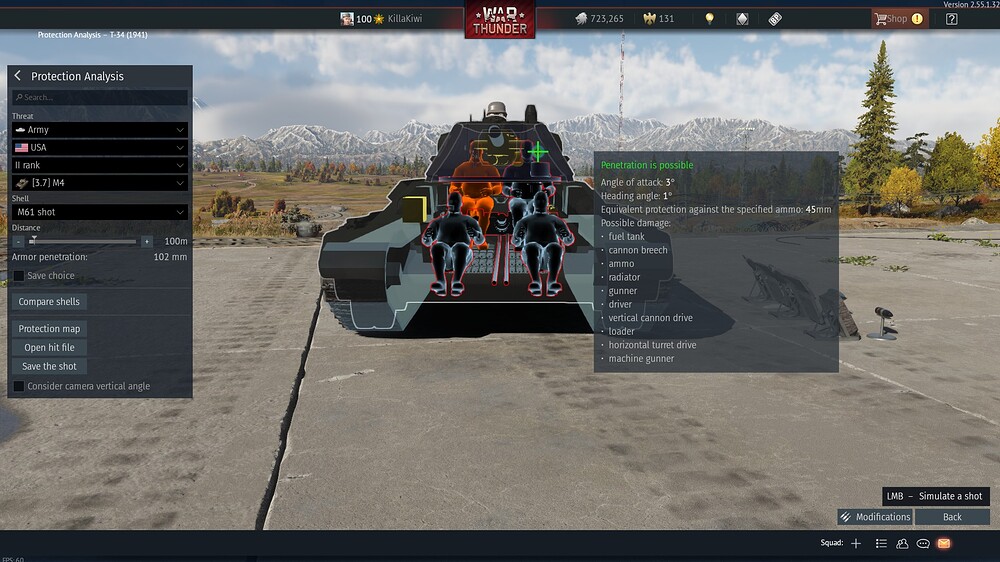Open the [3.7] M4 vehicle dropdown
Screen dimensions: 1000x562
point(100,183)
